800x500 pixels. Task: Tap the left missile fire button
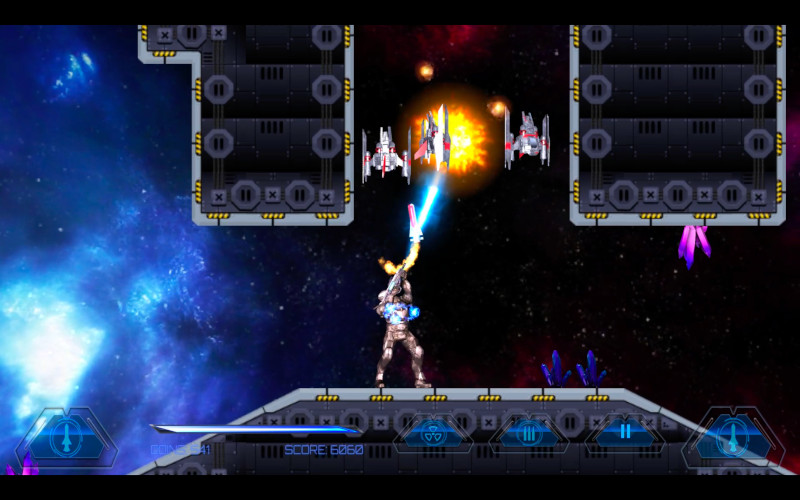(66, 437)
